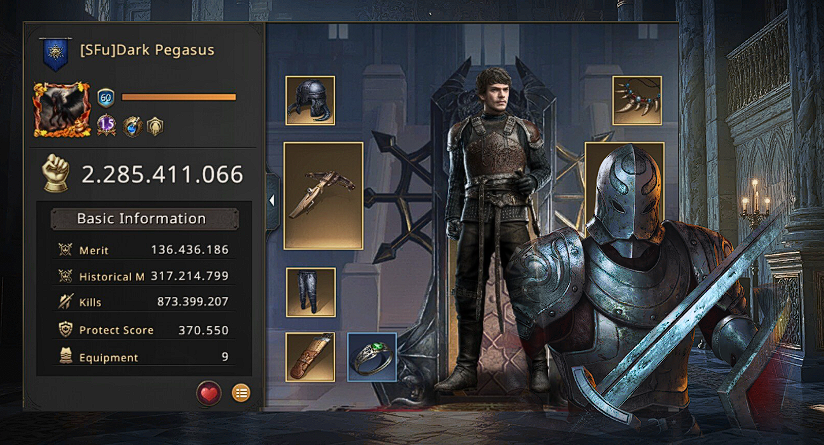Select the helmet equipment slot
Viewport: 824px width, 445px height.
point(310,100)
